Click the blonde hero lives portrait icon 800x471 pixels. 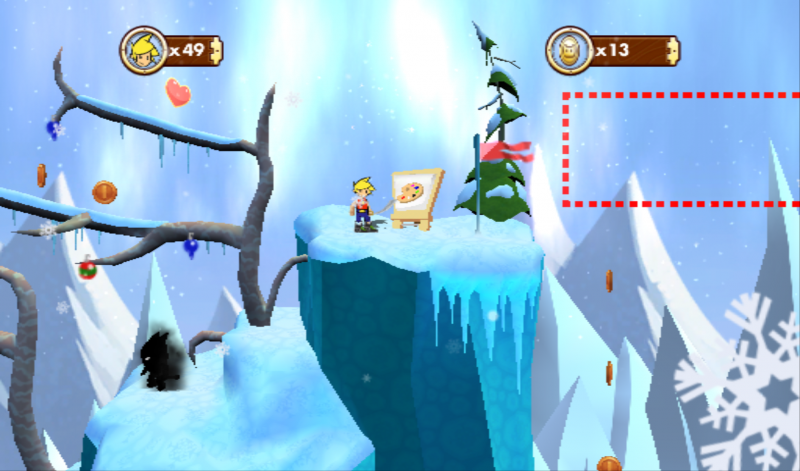[x=143, y=49]
